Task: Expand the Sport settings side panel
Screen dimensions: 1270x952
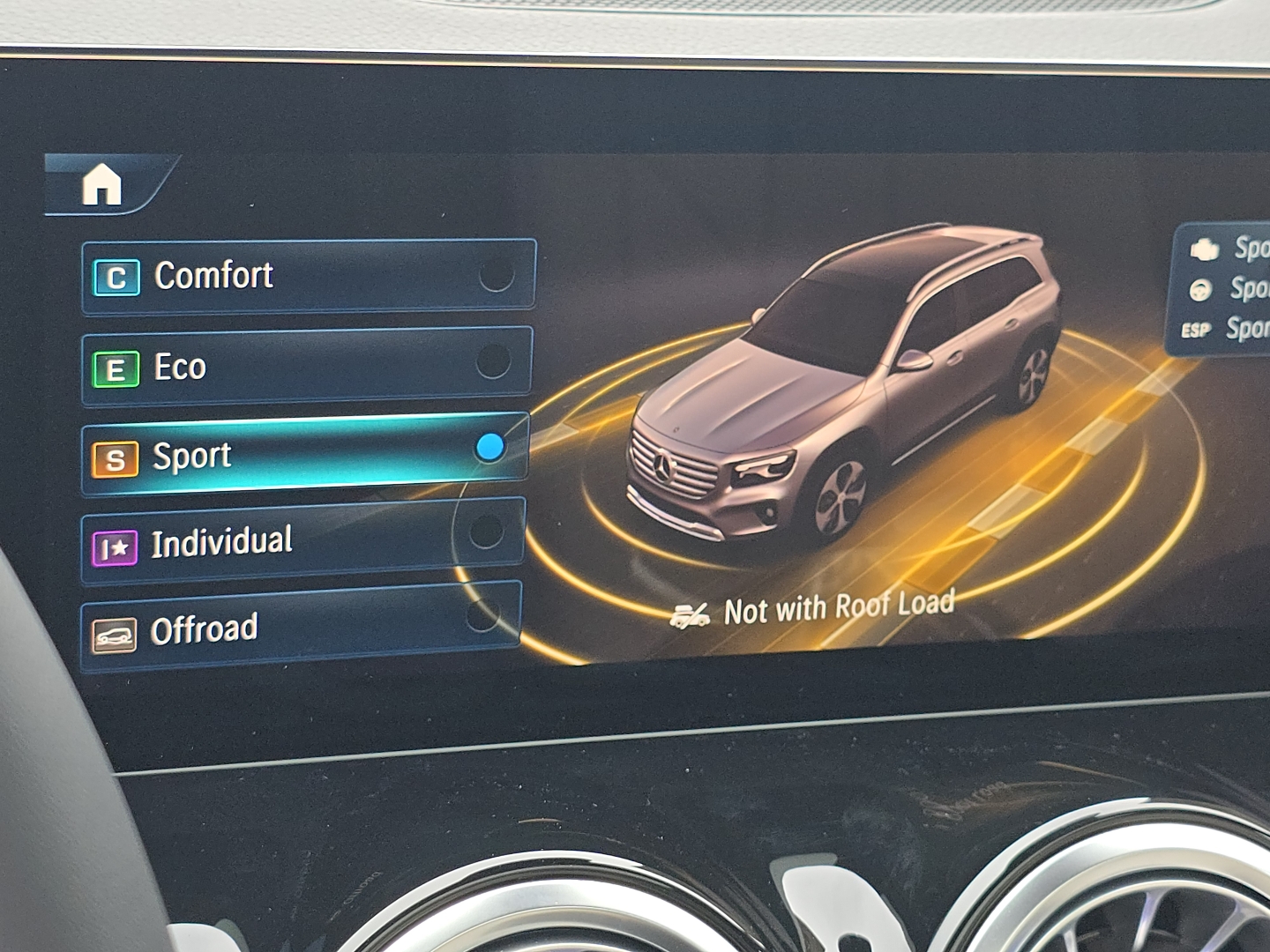Action: point(1226,291)
